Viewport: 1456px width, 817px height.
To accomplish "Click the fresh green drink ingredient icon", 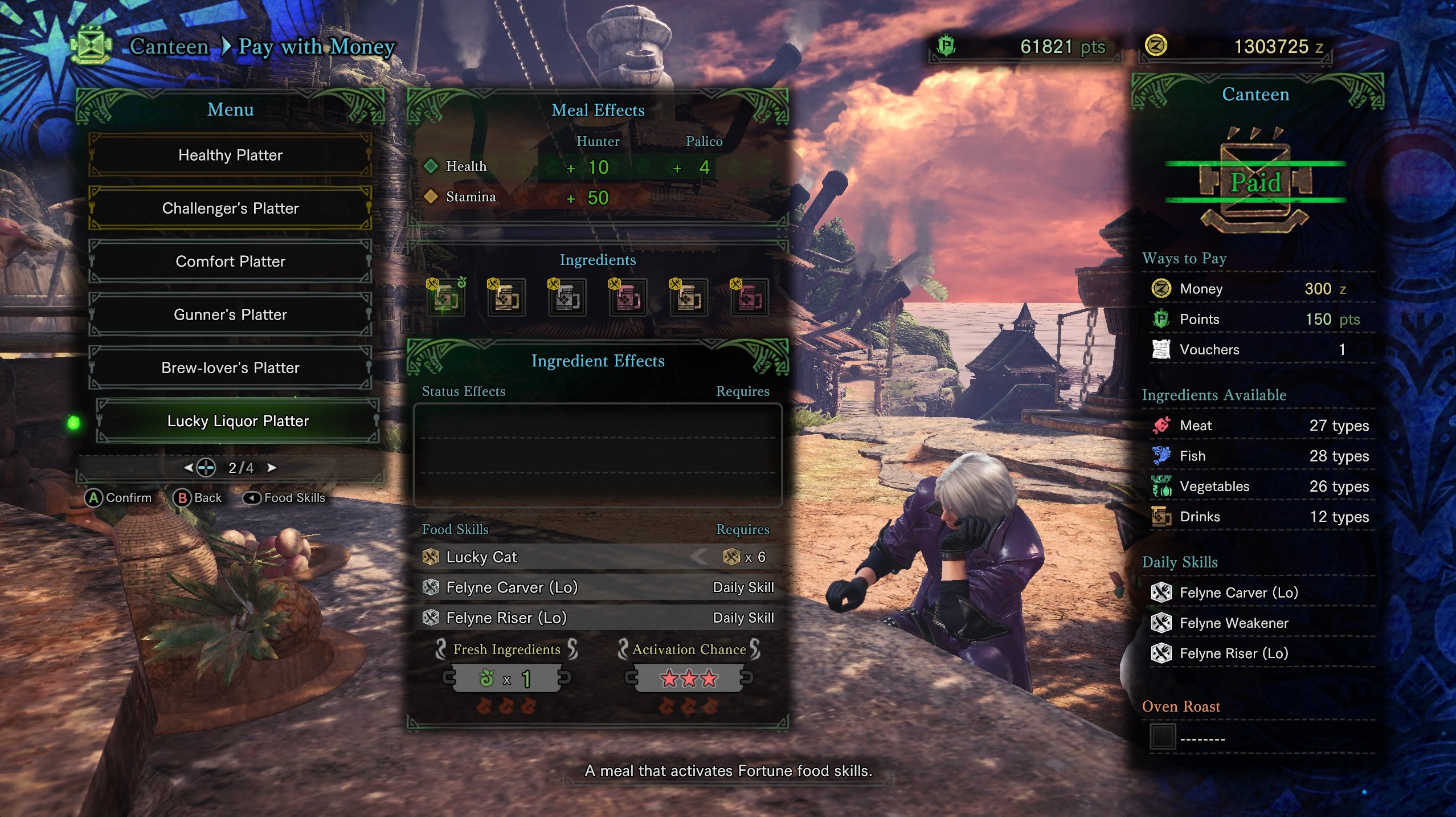I will tap(446, 297).
